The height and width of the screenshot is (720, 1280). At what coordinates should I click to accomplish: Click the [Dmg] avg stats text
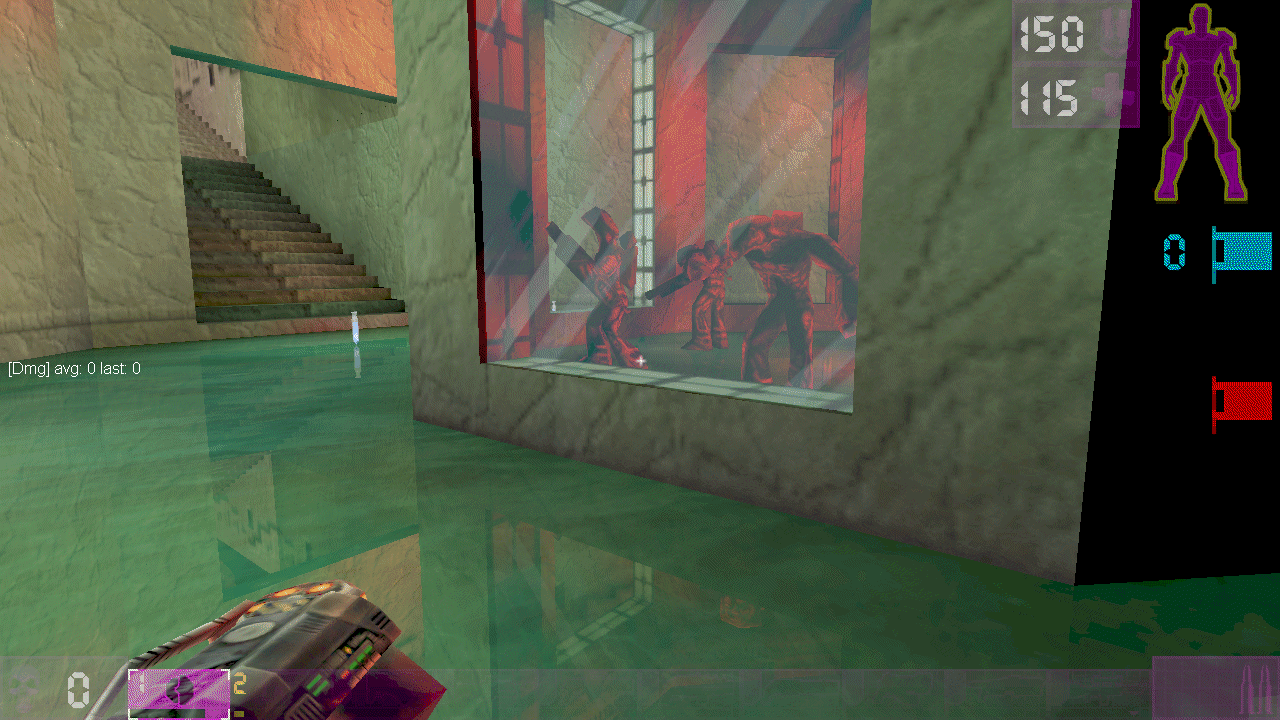click(x=72, y=368)
